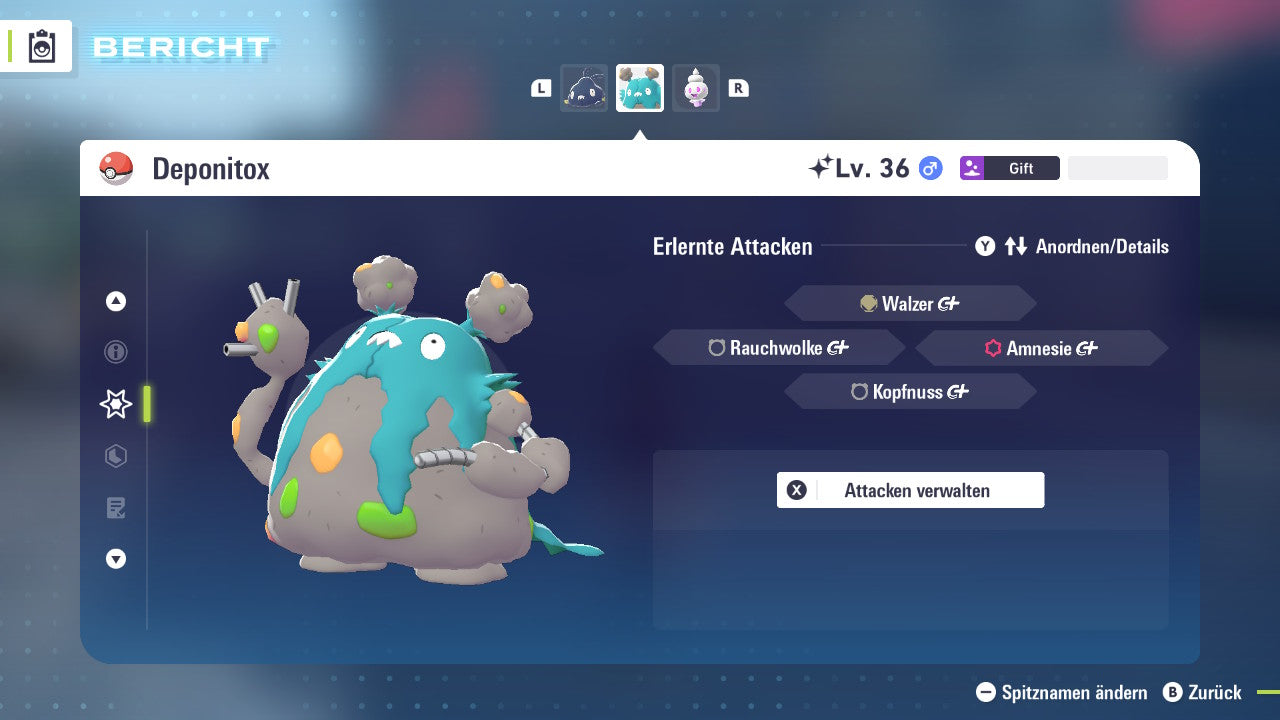Viewport: 1280px width, 720px height.
Task: Click the down arrow below the sidebar
Action: pos(115,559)
